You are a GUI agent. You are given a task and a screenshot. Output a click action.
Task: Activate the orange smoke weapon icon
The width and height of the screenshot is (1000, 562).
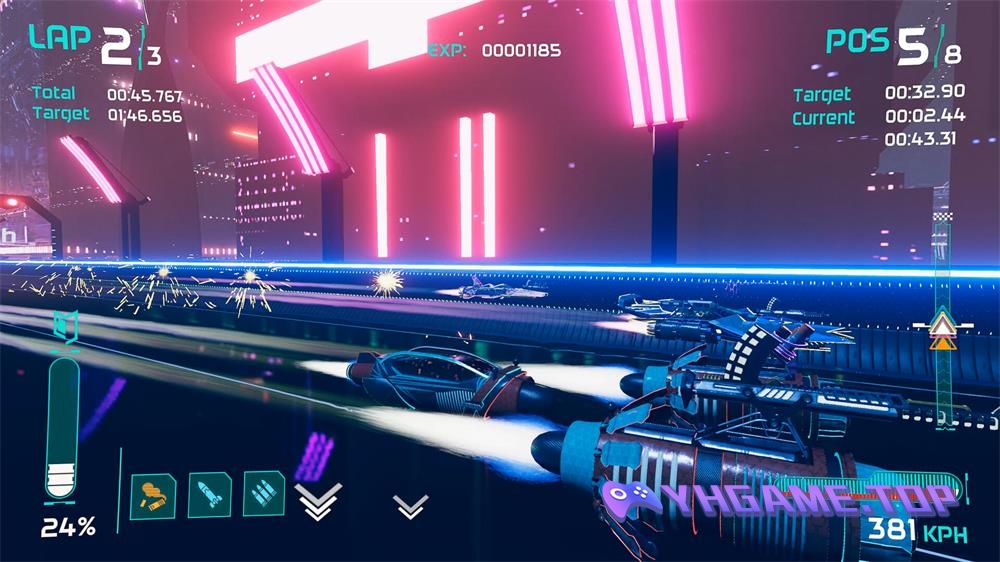tap(153, 492)
